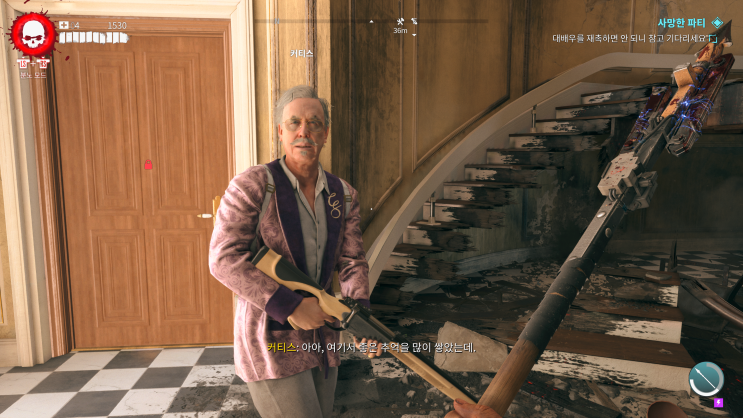Select the round teal weapon icon
This screenshot has width=743, height=418.
(x=706, y=378)
